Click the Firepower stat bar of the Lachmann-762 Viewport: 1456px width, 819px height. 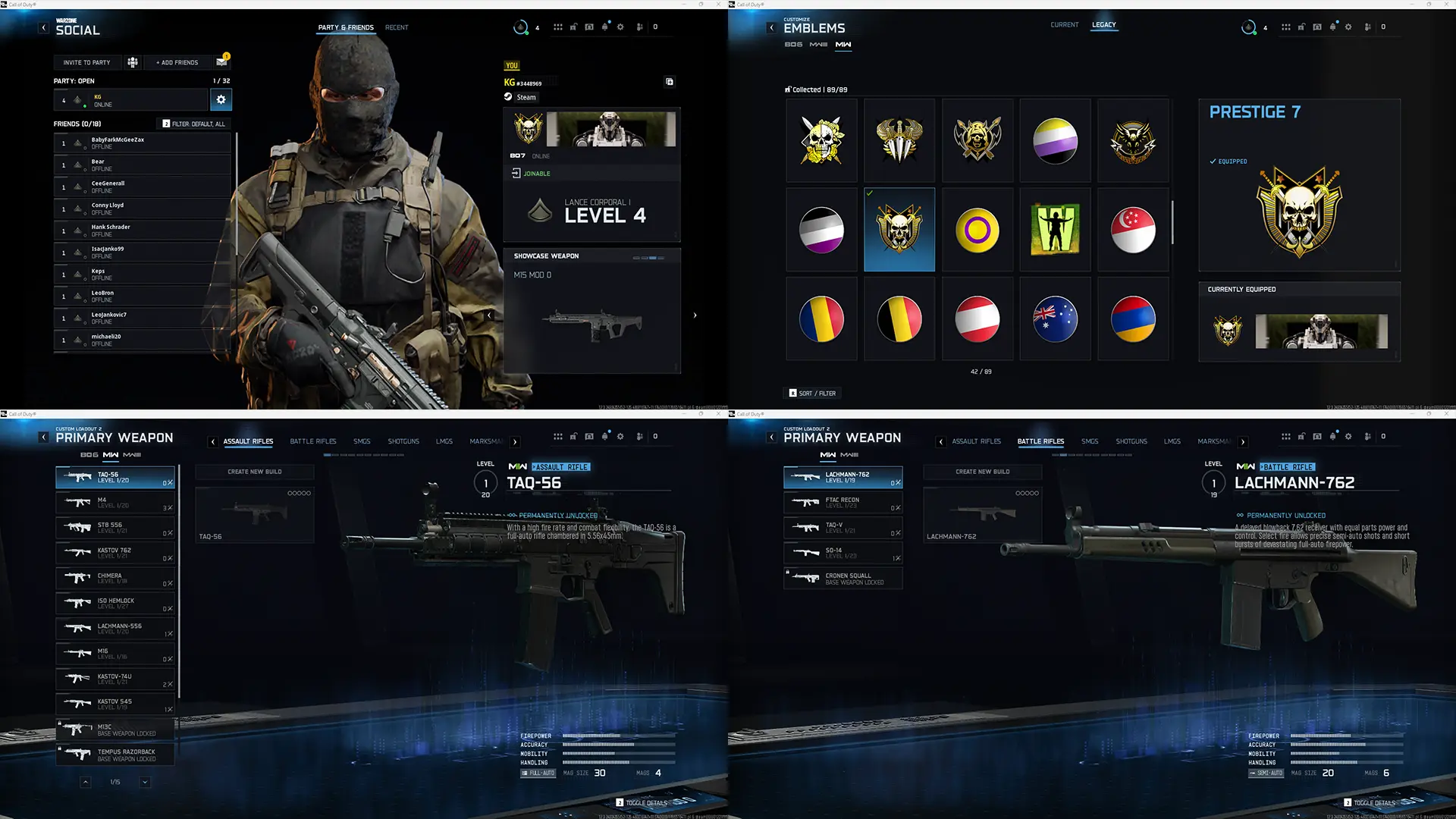pyautogui.click(x=1357, y=736)
